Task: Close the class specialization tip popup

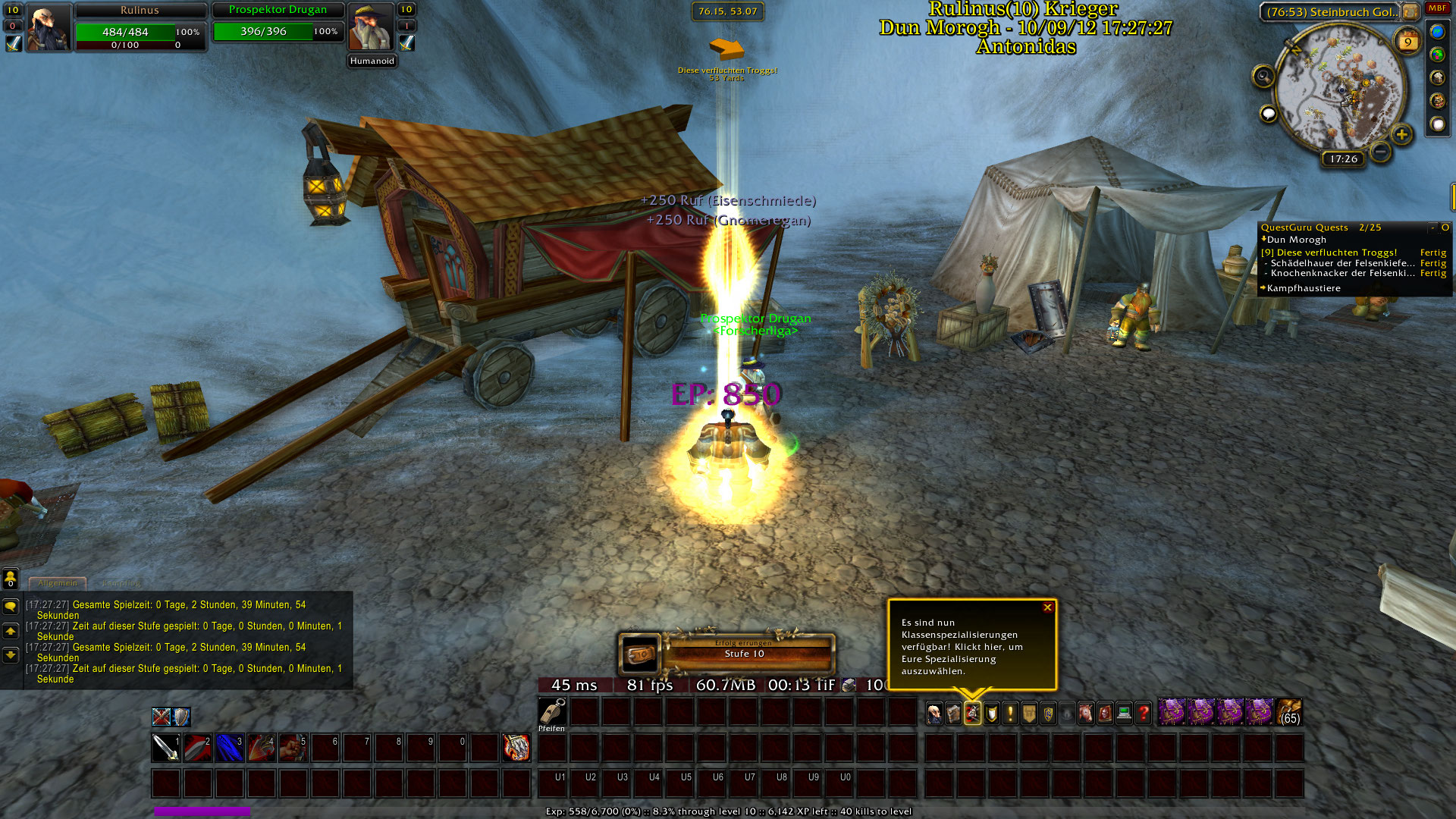Action: [x=1047, y=607]
